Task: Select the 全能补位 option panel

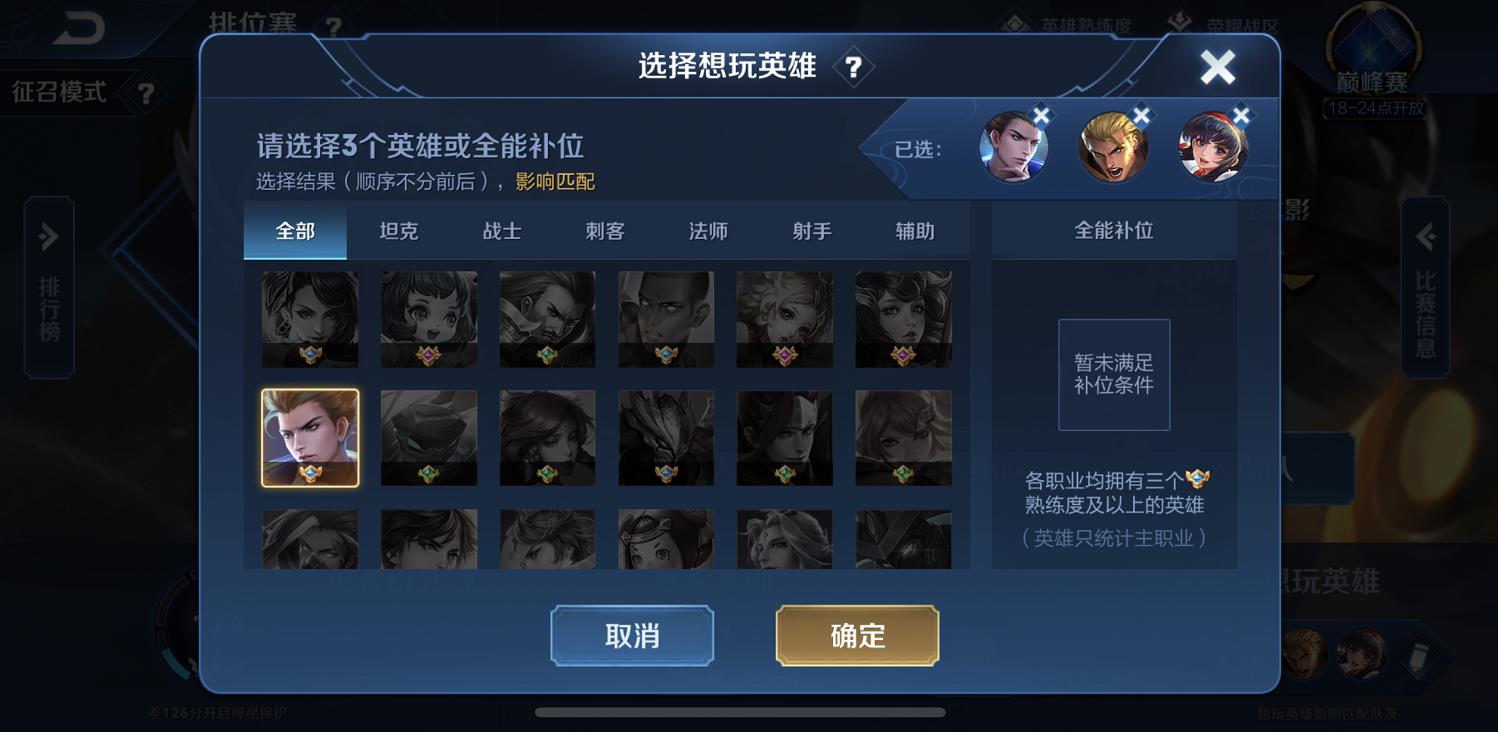Action: pos(1113,230)
